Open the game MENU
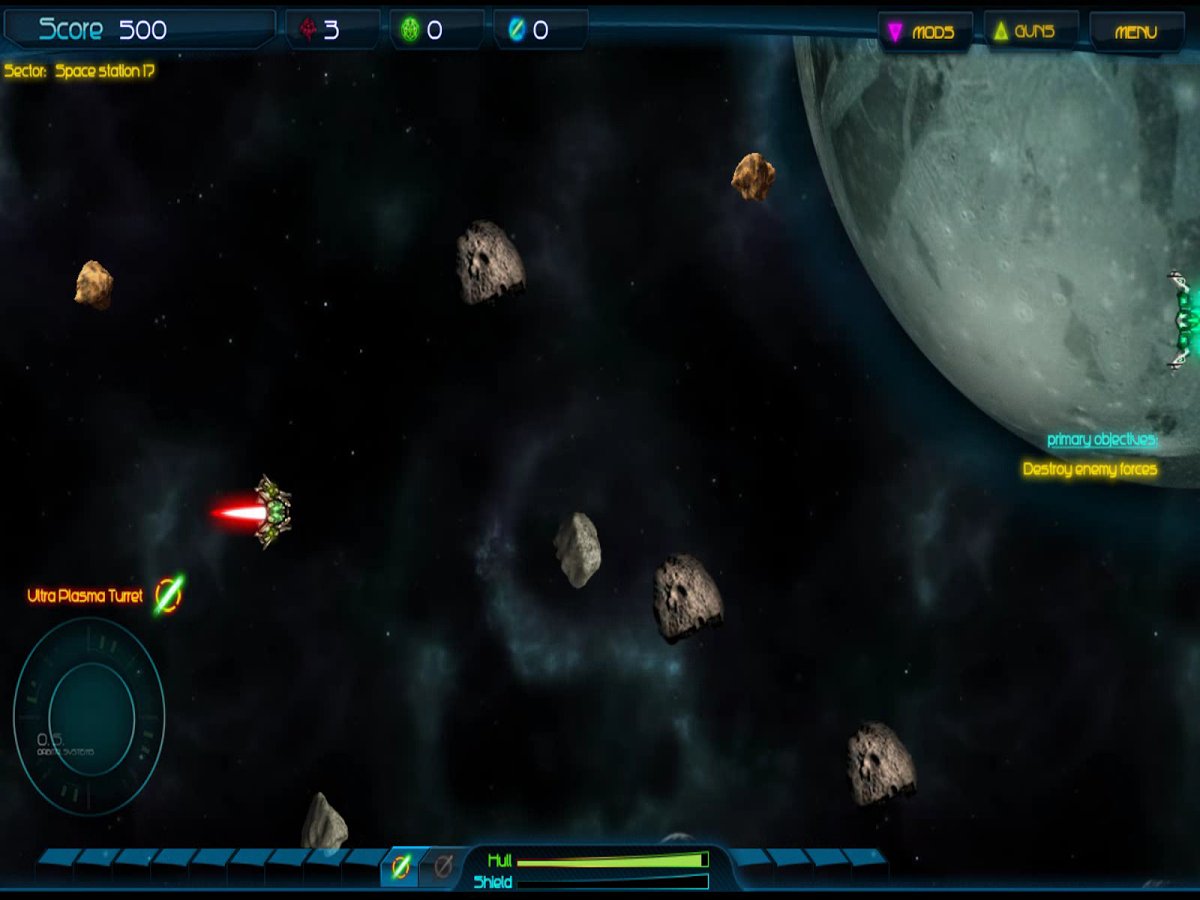Viewport: 1200px width, 900px height. coord(1135,32)
